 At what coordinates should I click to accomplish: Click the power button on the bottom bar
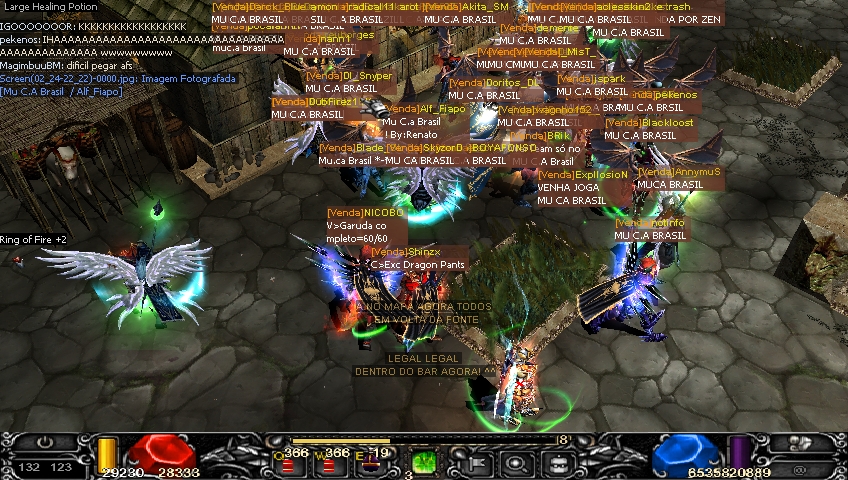point(45,442)
